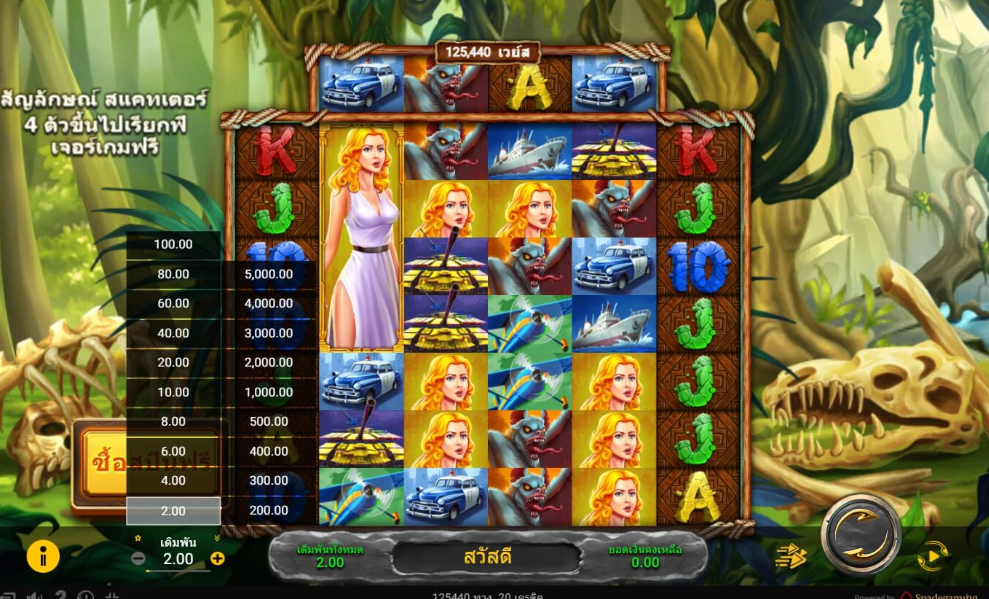This screenshot has height=599, width=989.
Task: Choose the 100.00 bet option
Action: pos(172,244)
